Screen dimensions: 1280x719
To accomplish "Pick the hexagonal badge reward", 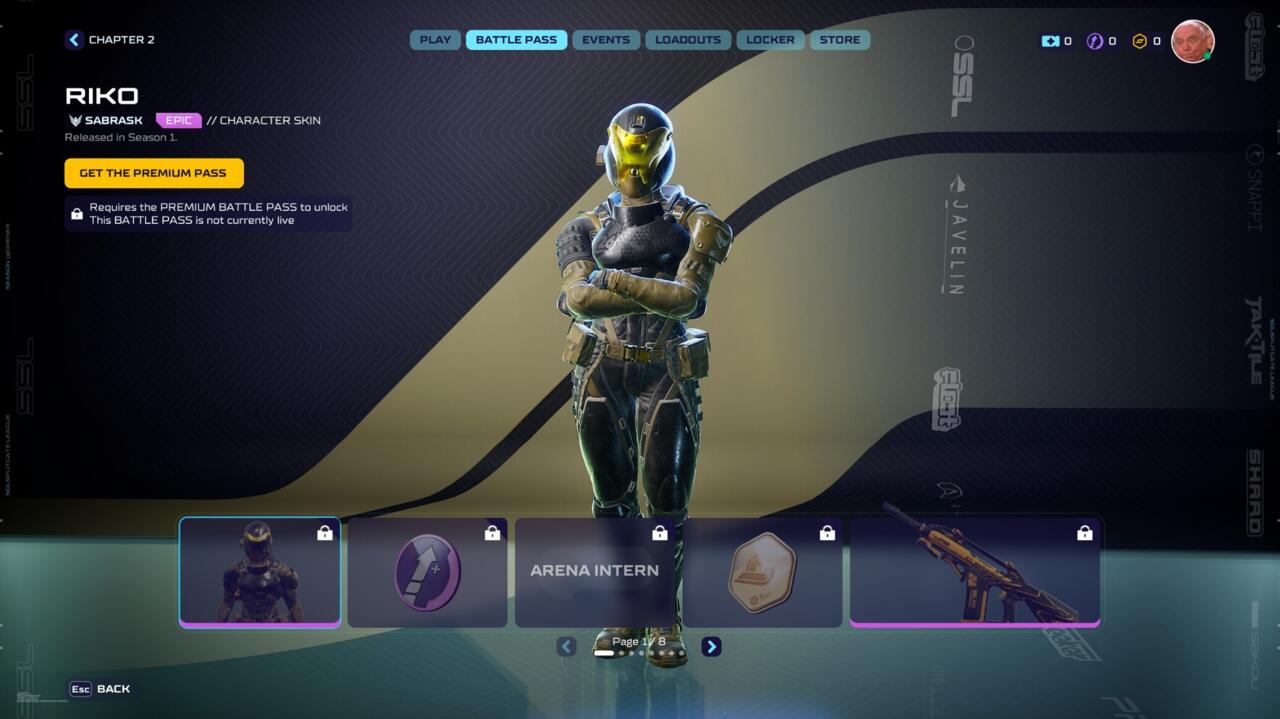I will pos(762,572).
